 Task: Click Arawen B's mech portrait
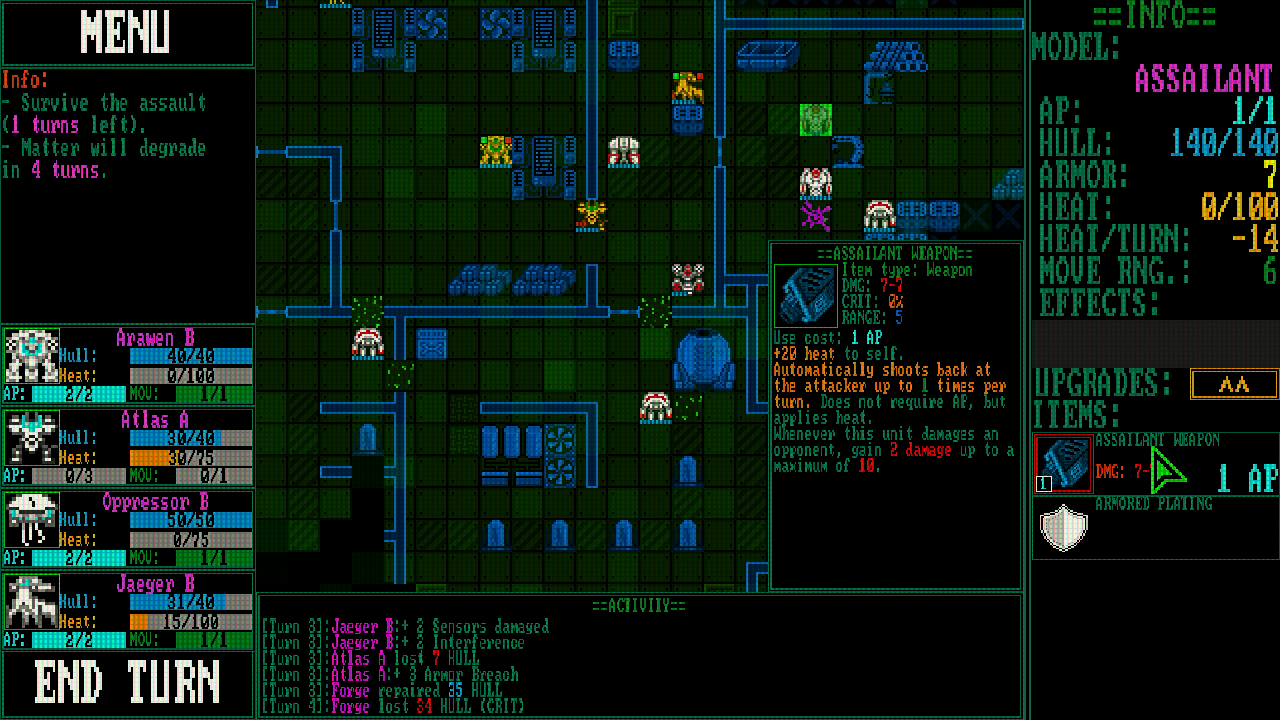(31, 355)
